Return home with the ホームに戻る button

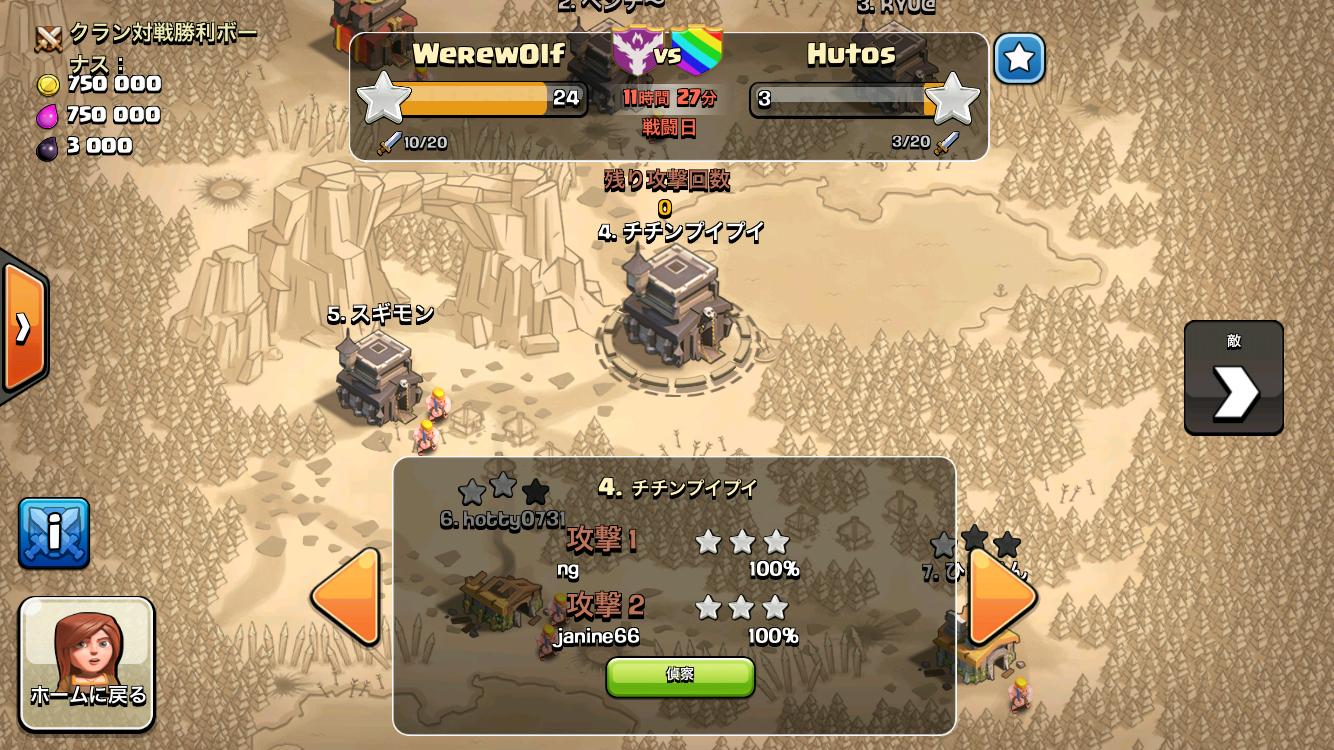pyautogui.click(x=87, y=663)
